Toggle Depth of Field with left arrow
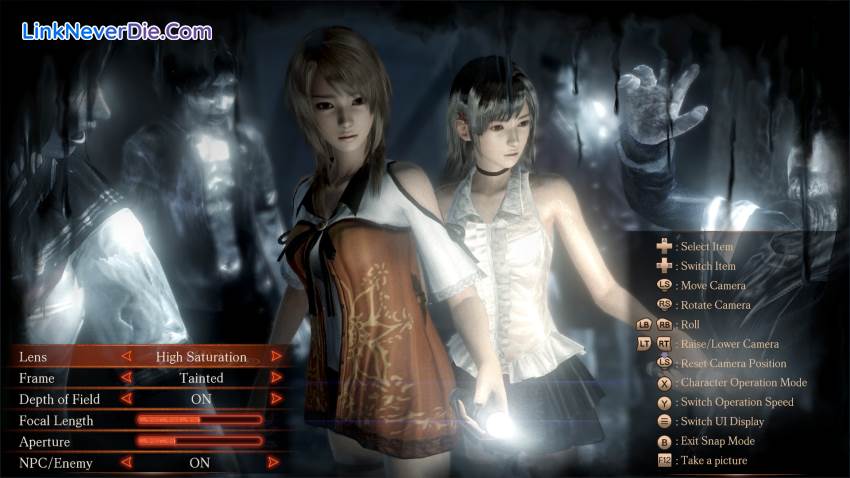Viewport: 850px width, 478px height. click(x=126, y=399)
